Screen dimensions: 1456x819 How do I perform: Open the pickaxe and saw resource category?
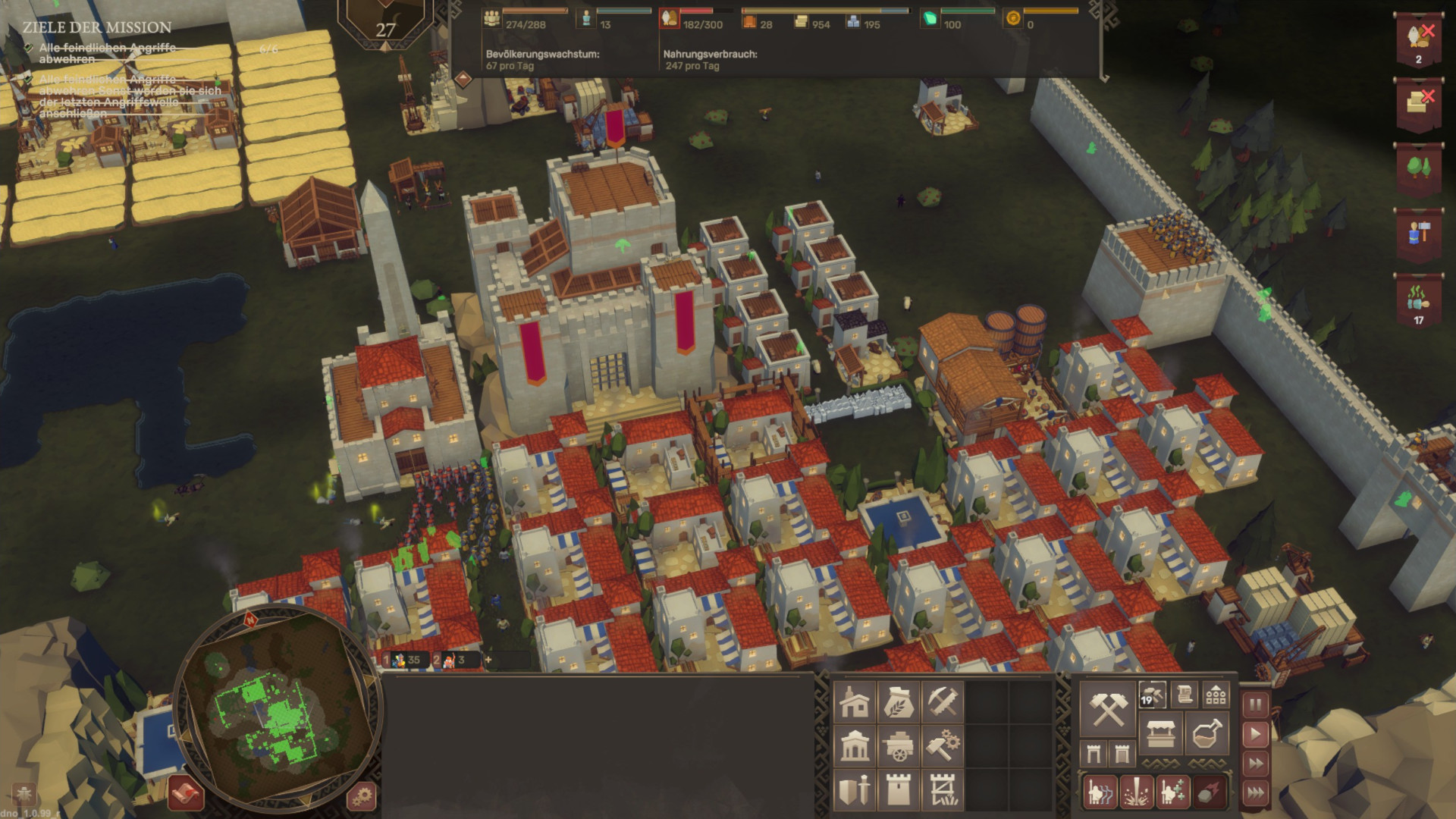click(x=943, y=703)
